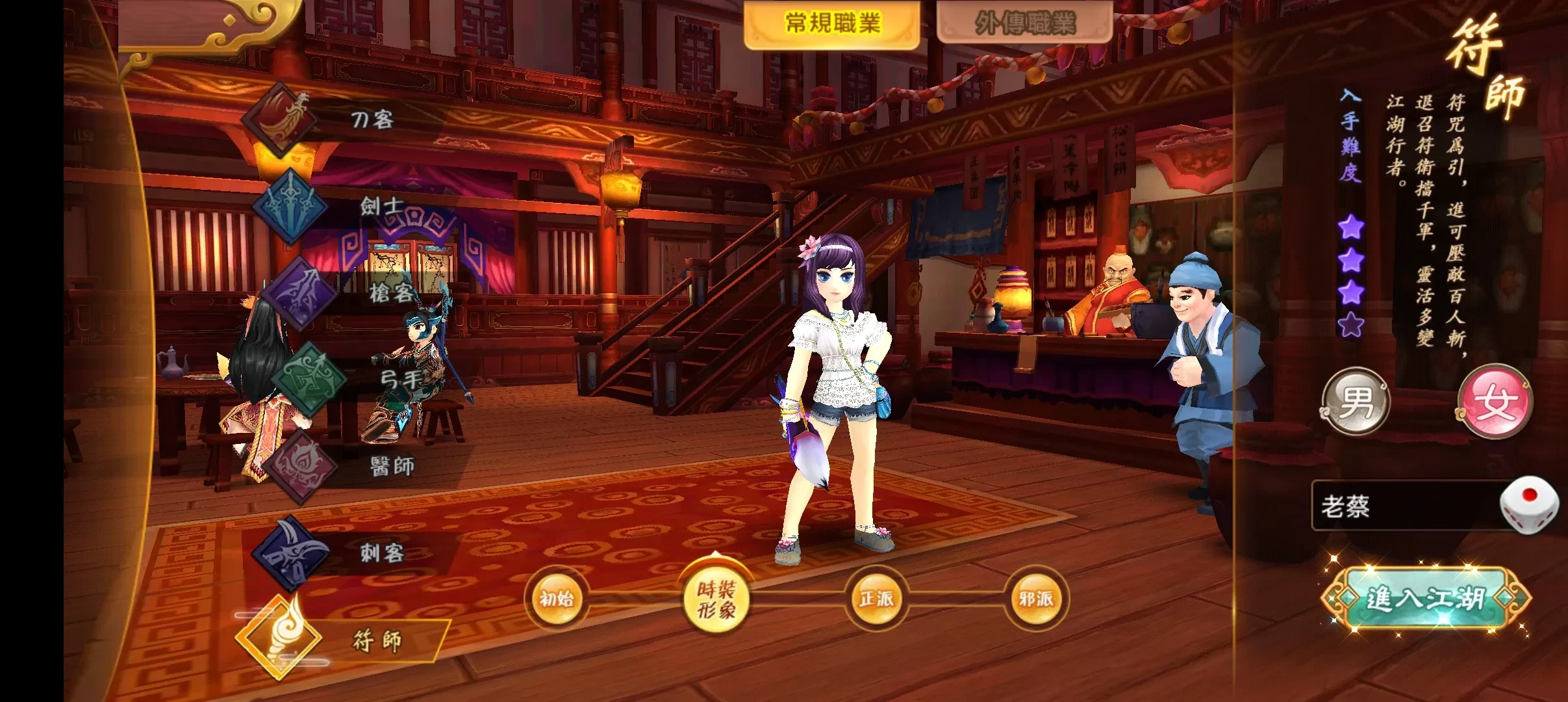Preview the 正派 faction appearance
The width and height of the screenshot is (1568, 702).
pyautogui.click(x=876, y=598)
